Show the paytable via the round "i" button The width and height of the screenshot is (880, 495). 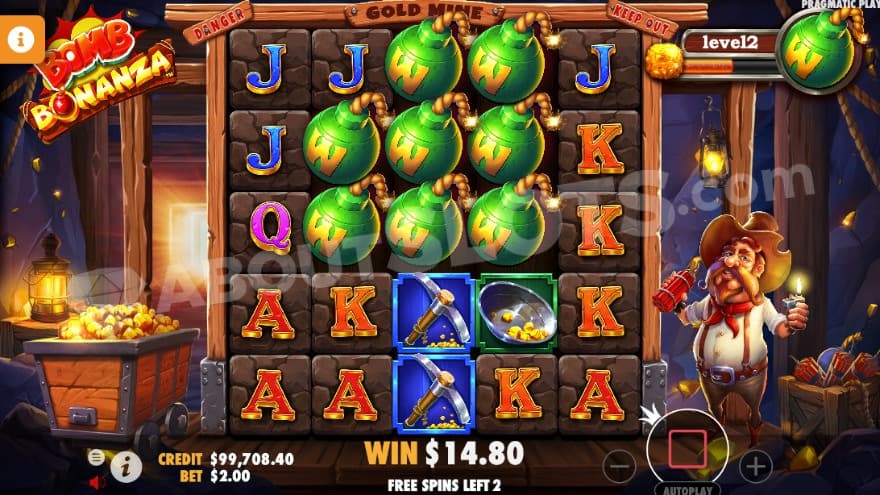(125, 464)
